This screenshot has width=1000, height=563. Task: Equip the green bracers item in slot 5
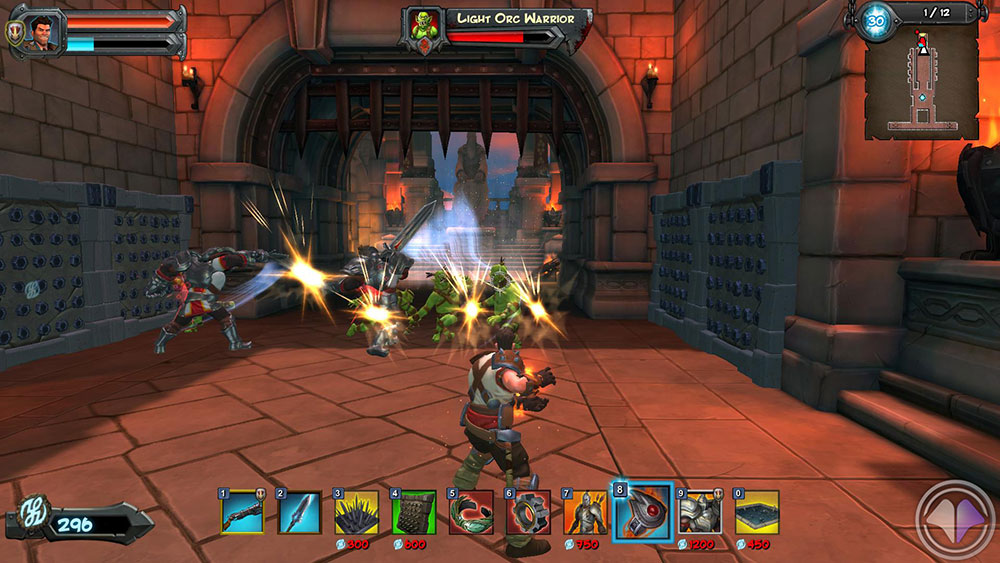click(x=470, y=513)
